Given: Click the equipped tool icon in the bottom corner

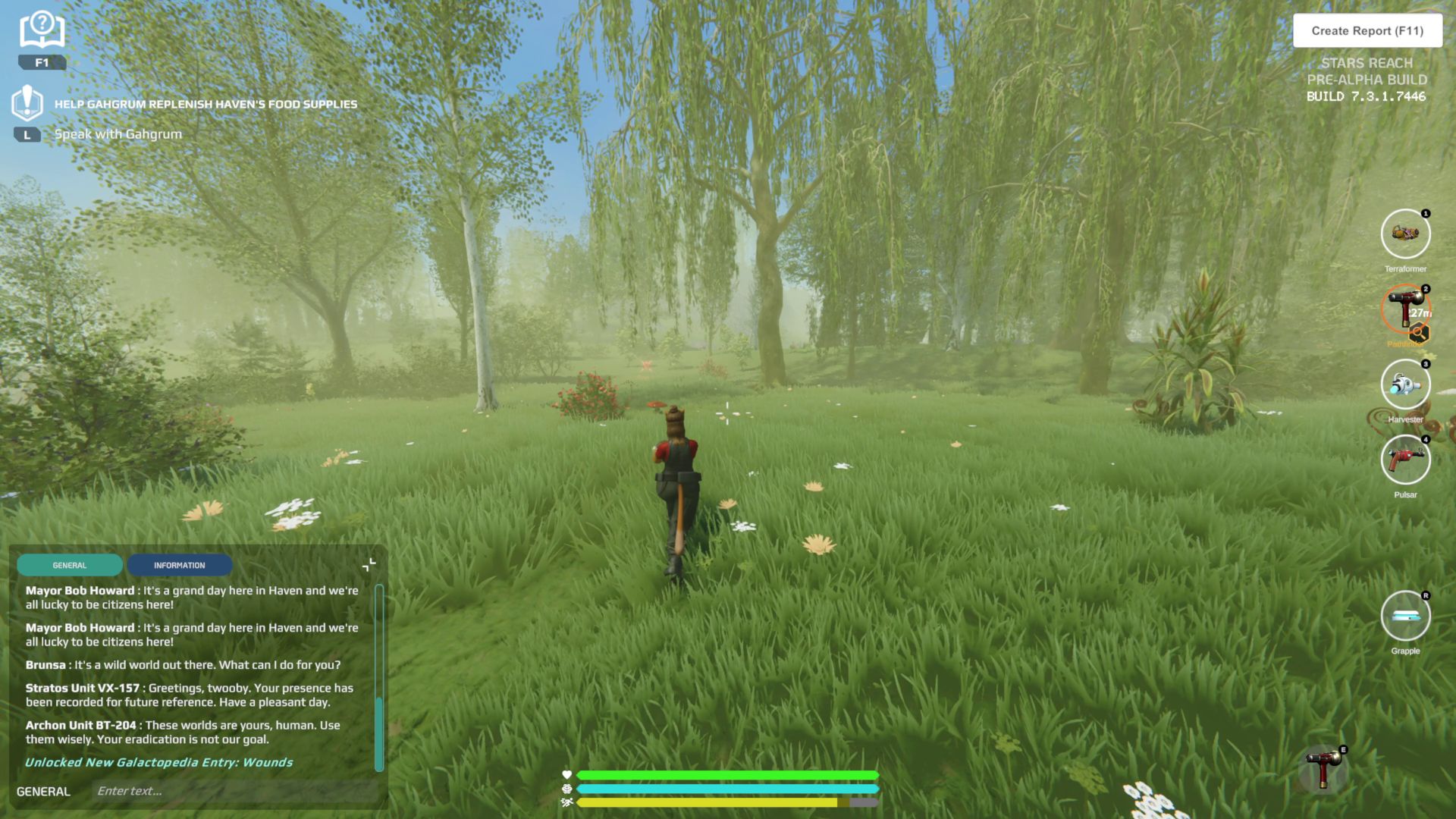Looking at the screenshot, I should coord(1323,769).
